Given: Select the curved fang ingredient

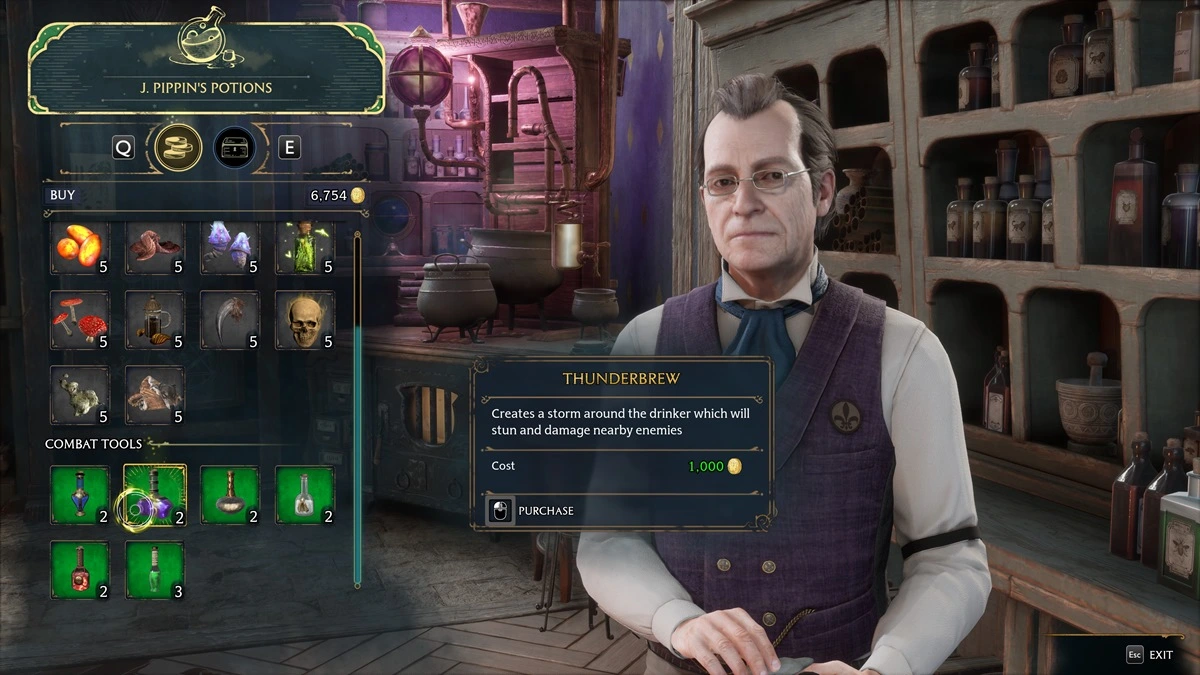Looking at the screenshot, I should coord(230,320).
